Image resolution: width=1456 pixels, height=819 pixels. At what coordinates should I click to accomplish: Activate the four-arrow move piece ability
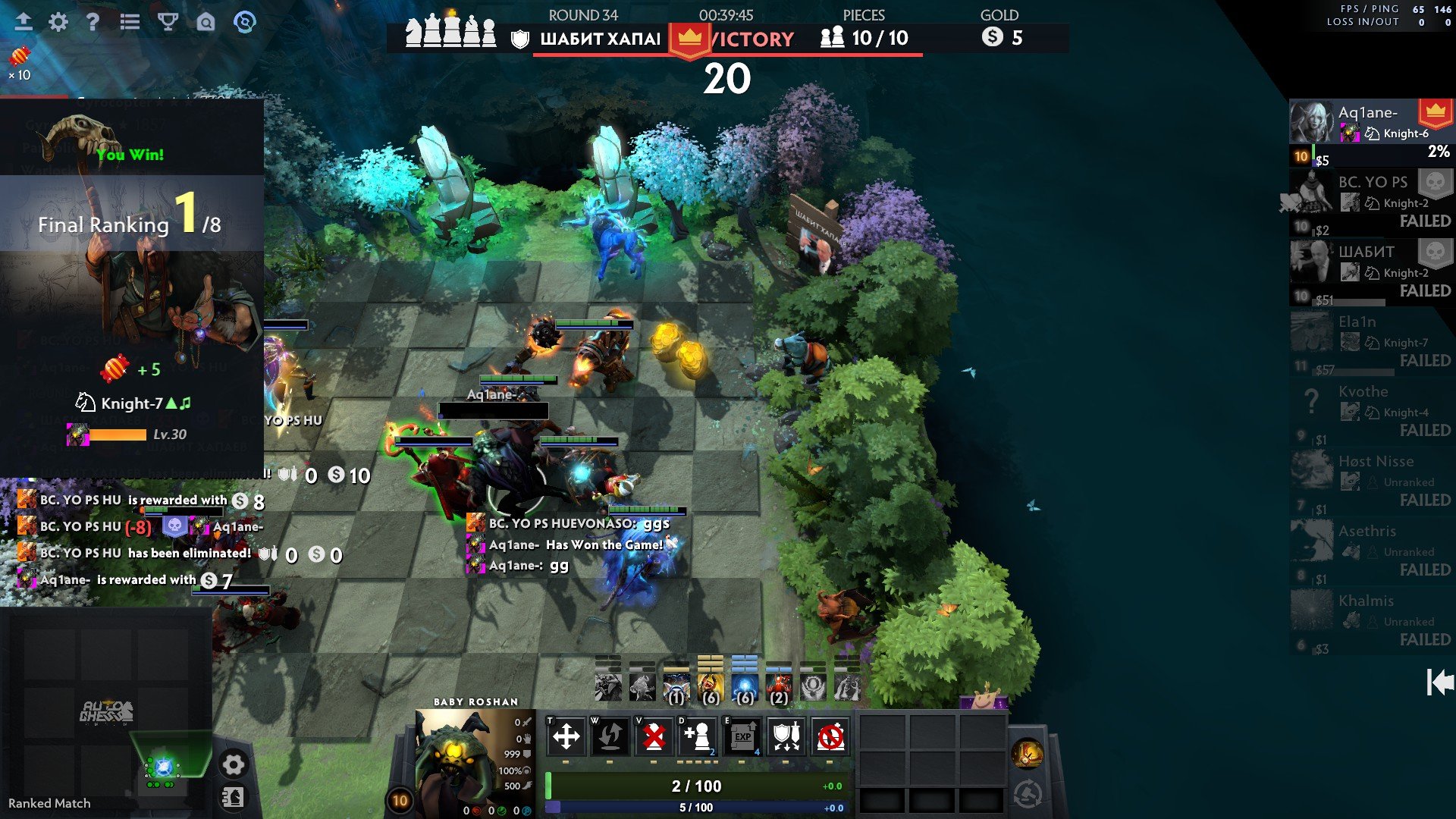click(x=566, y=736)
